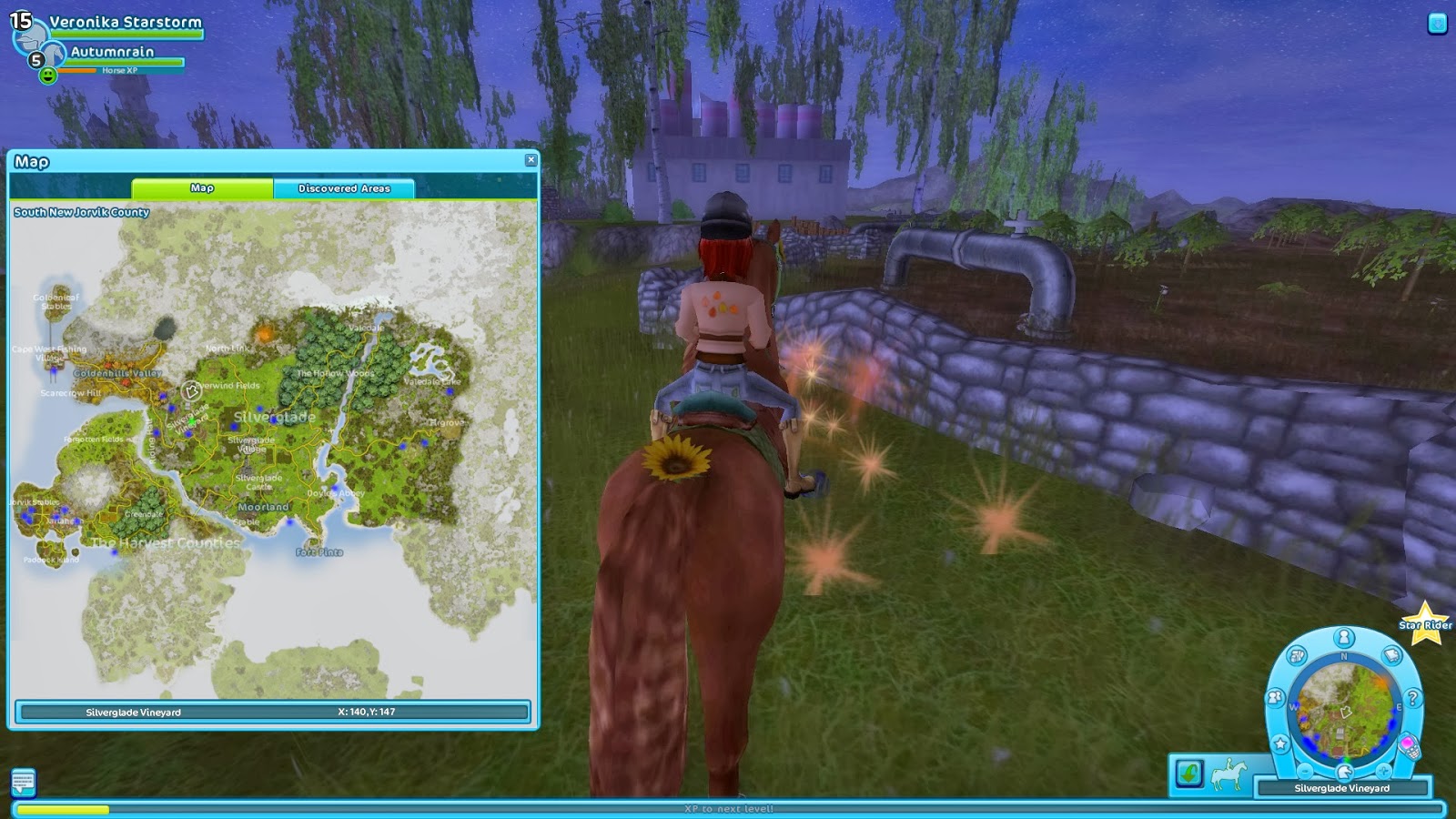Select the horse icon below the minimap
The width and height of the screenshot is (1456, 819).
[1344, 771]
